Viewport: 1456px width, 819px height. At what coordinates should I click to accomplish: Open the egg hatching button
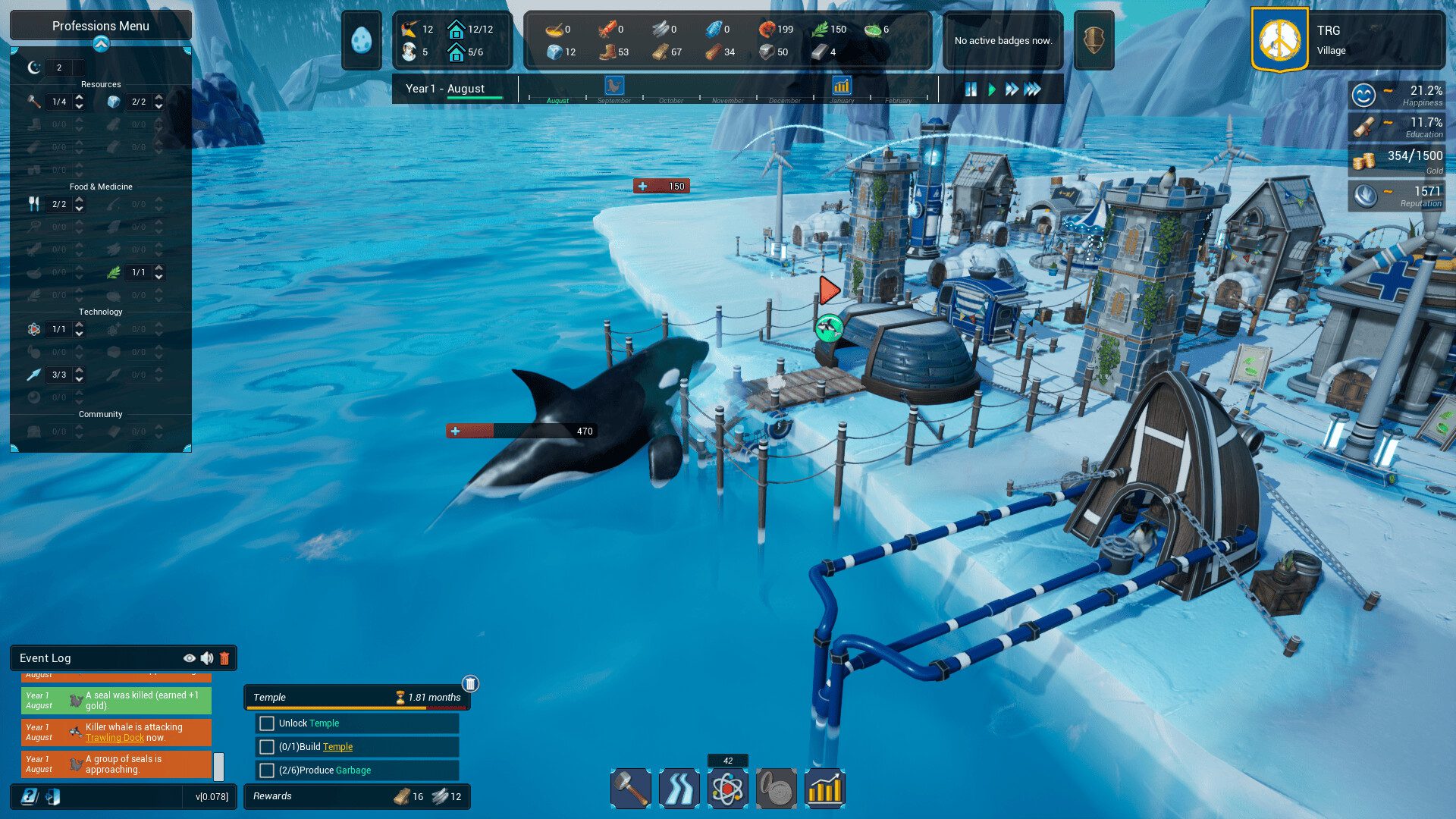tap(362, 40)
